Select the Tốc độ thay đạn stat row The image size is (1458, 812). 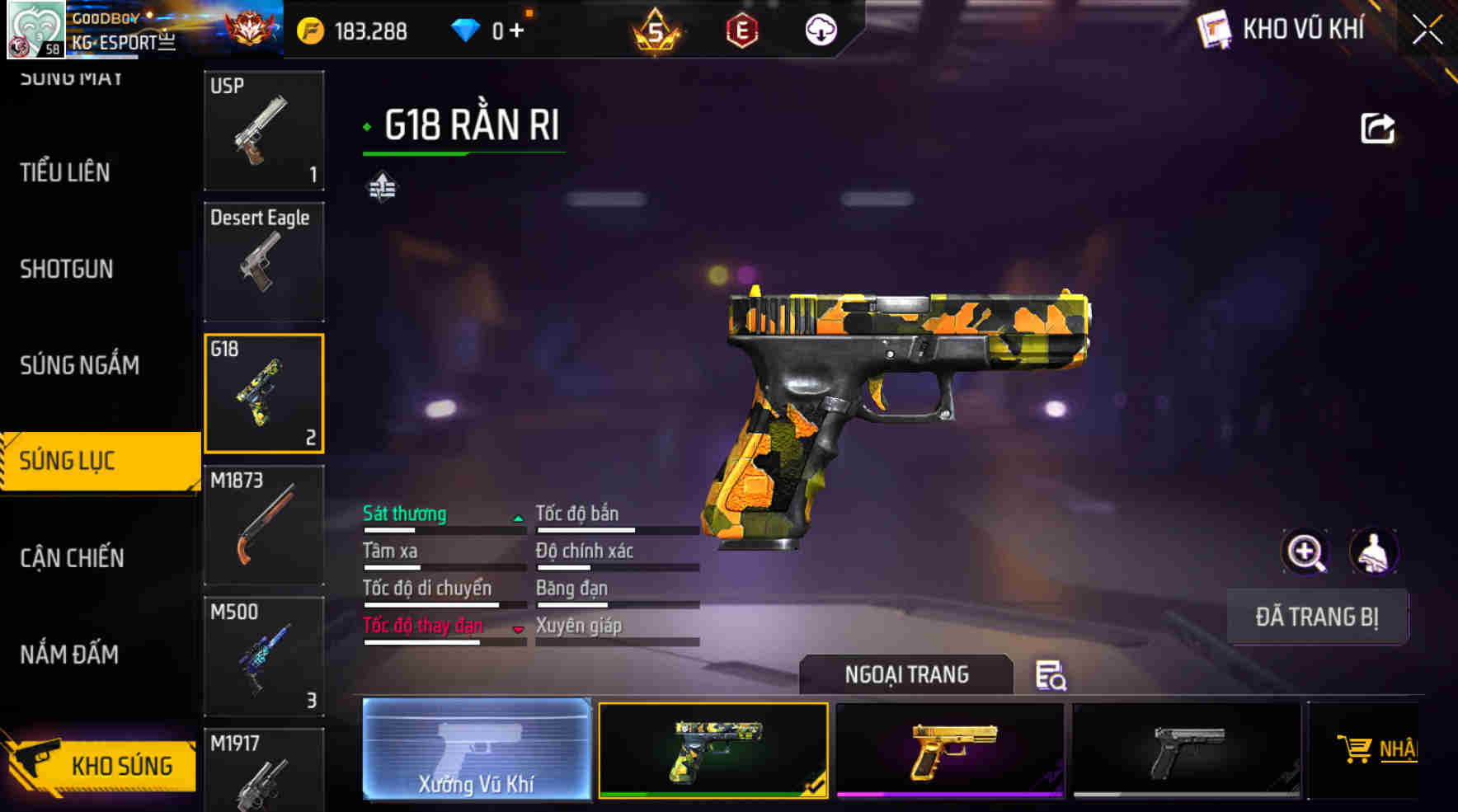pyautogui.click(x=423, y=626)
